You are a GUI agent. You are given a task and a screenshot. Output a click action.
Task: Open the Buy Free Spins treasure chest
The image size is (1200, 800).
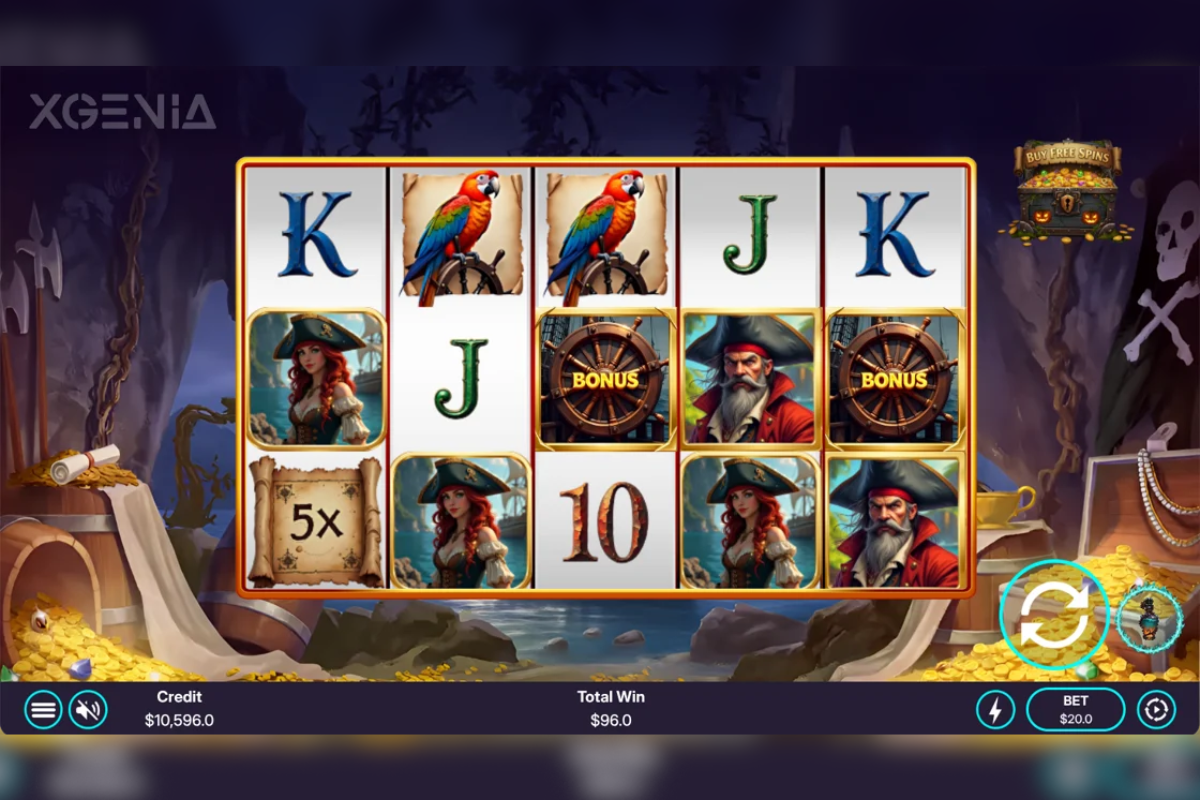pyautogui.click(x=1069, y=192)
